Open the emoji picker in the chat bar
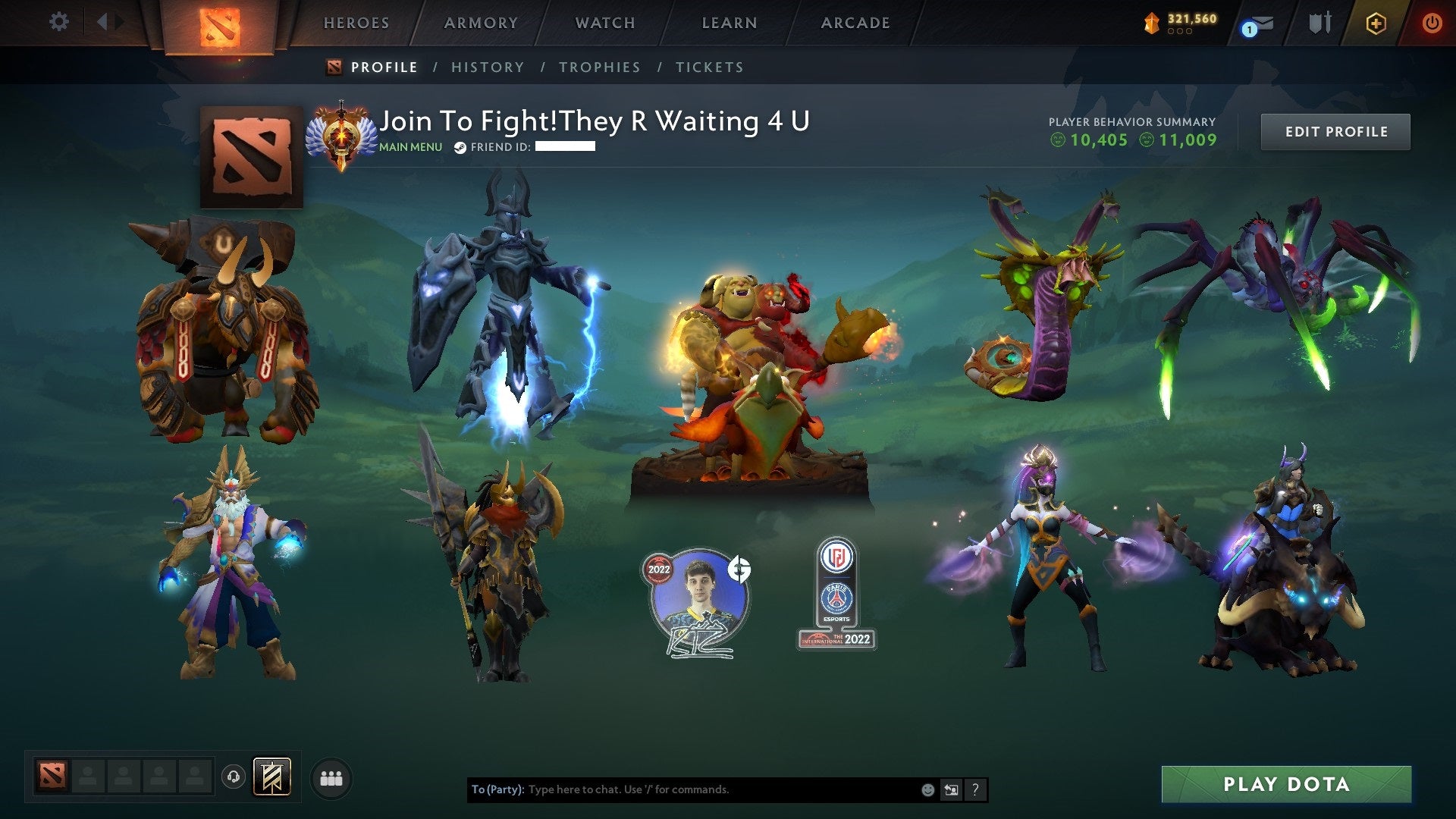 927,789
